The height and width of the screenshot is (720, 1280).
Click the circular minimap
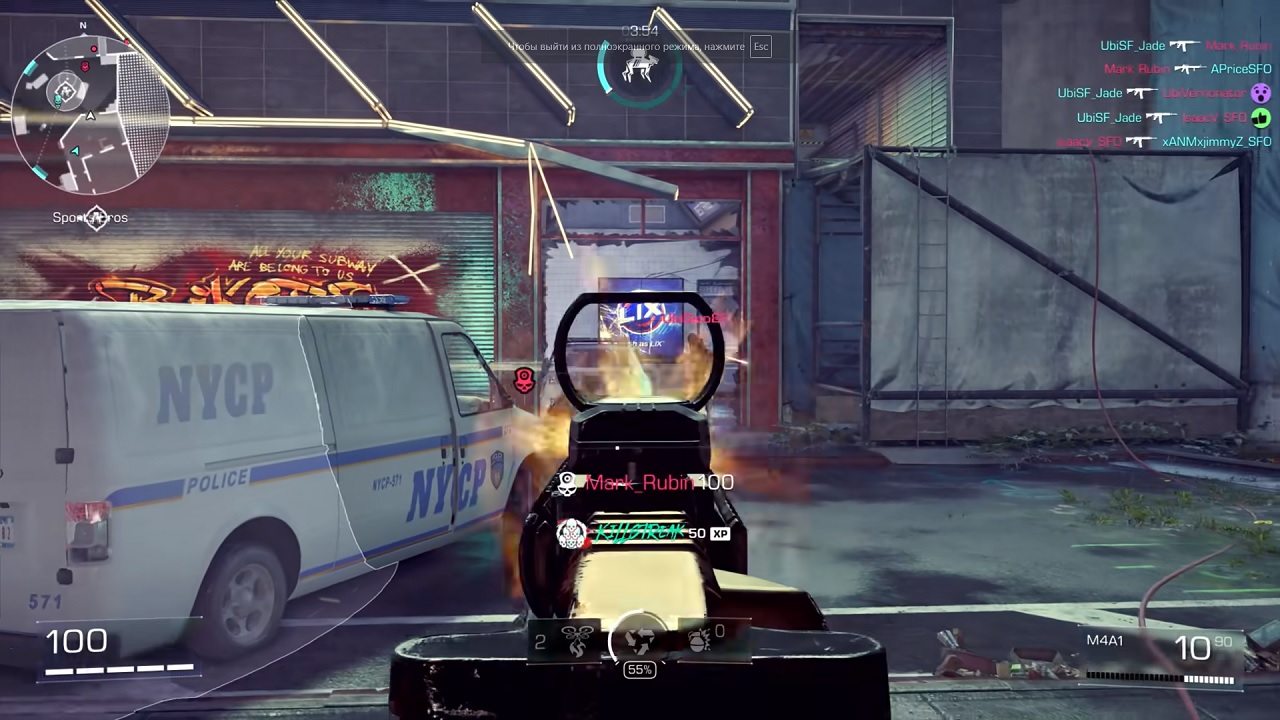[89, 113]
